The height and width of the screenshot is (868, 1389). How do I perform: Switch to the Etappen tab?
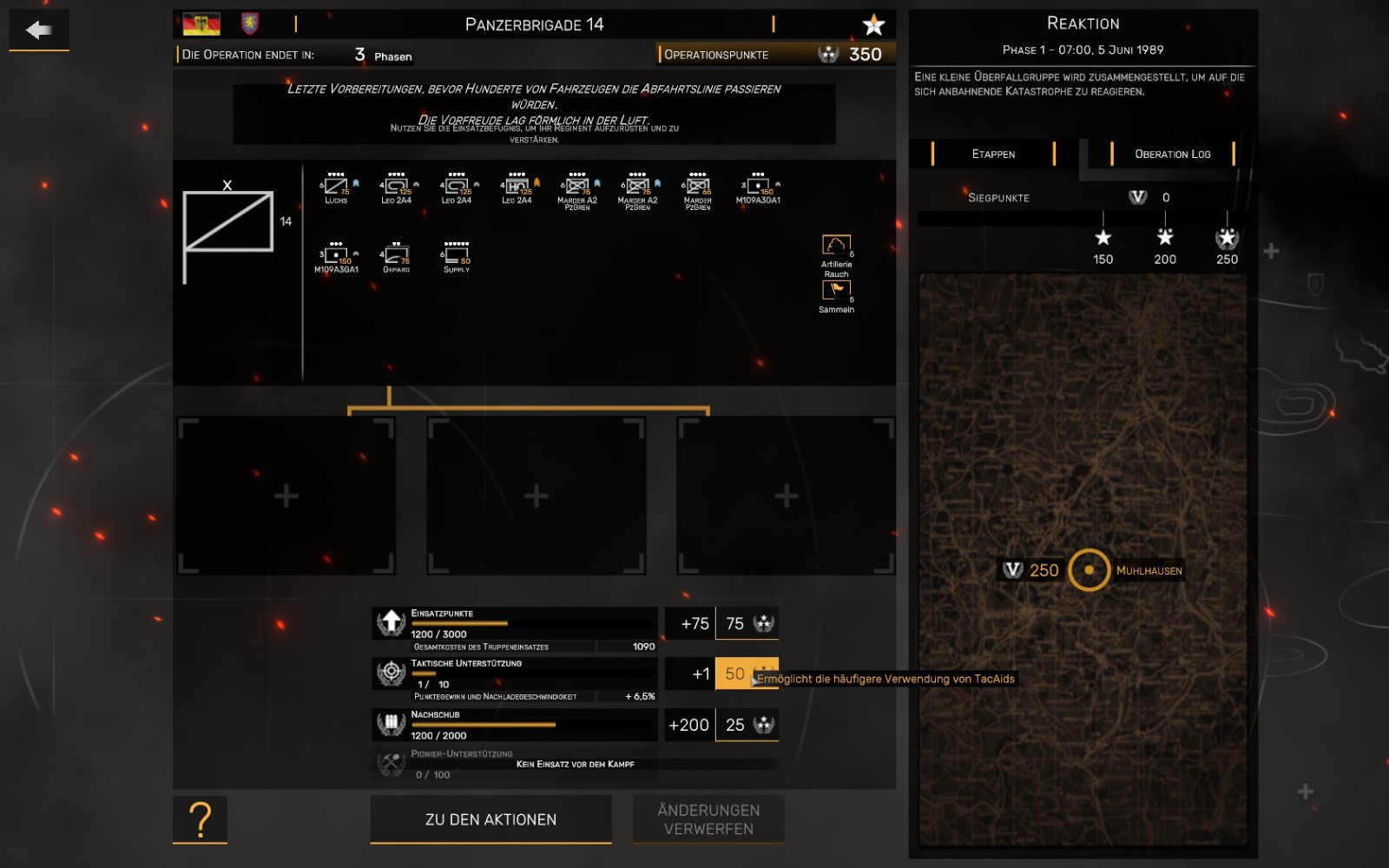click(x=993, y=154)
